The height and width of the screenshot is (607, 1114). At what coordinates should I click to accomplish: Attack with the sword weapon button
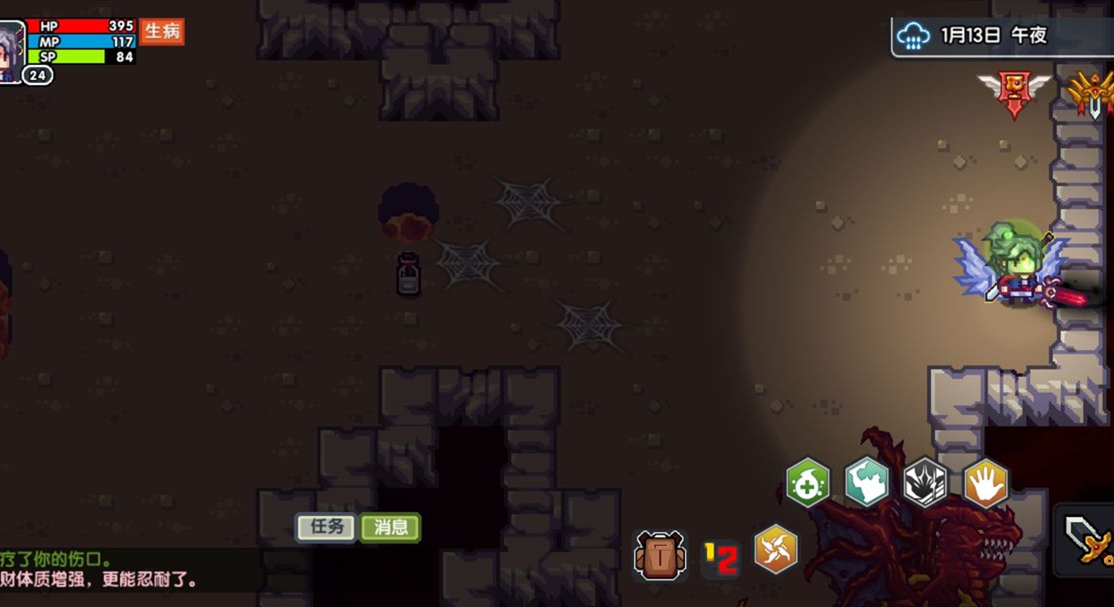tap(1087, 539)
